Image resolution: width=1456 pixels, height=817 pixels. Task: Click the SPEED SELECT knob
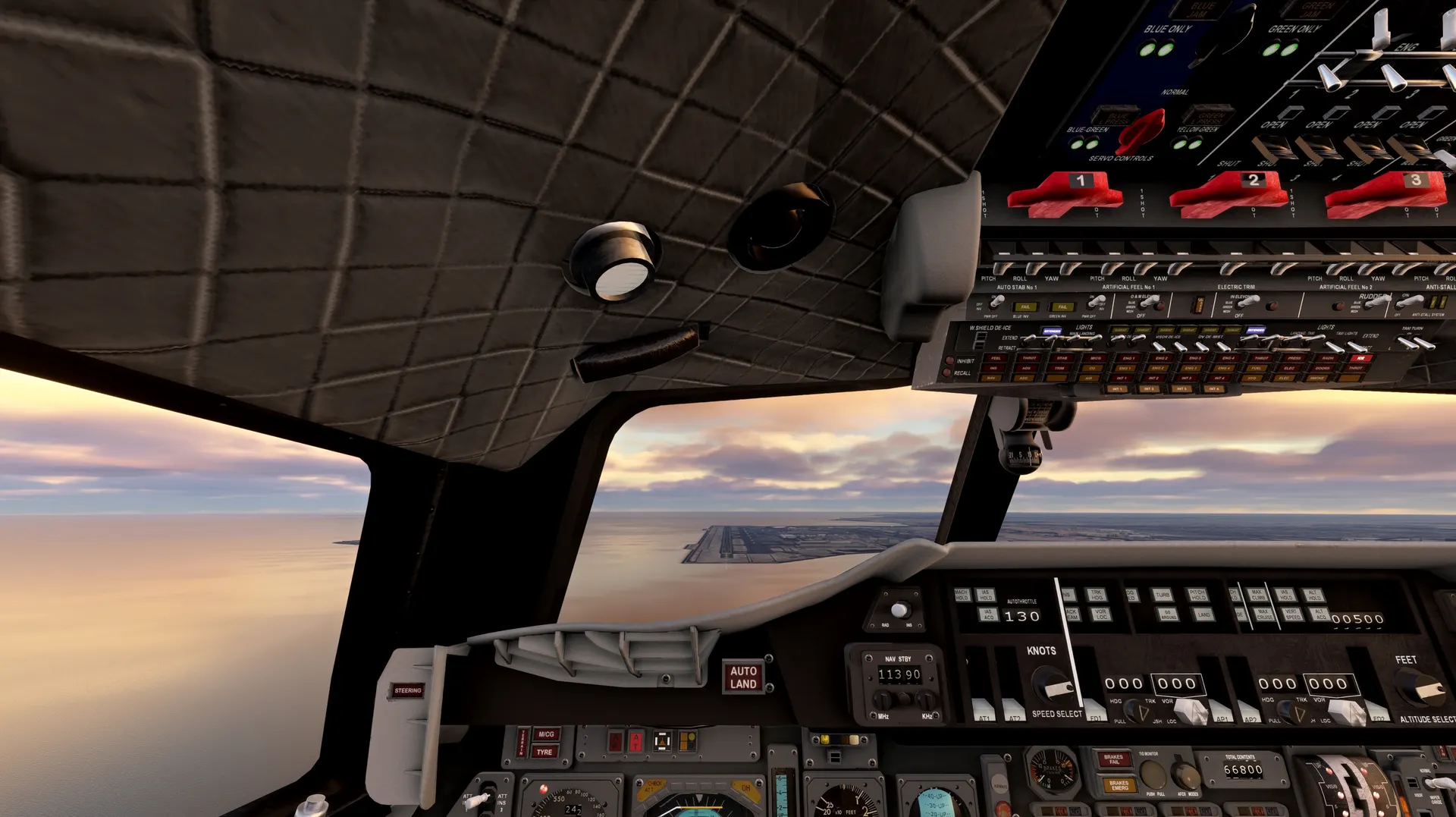[x=1051, y=685]
